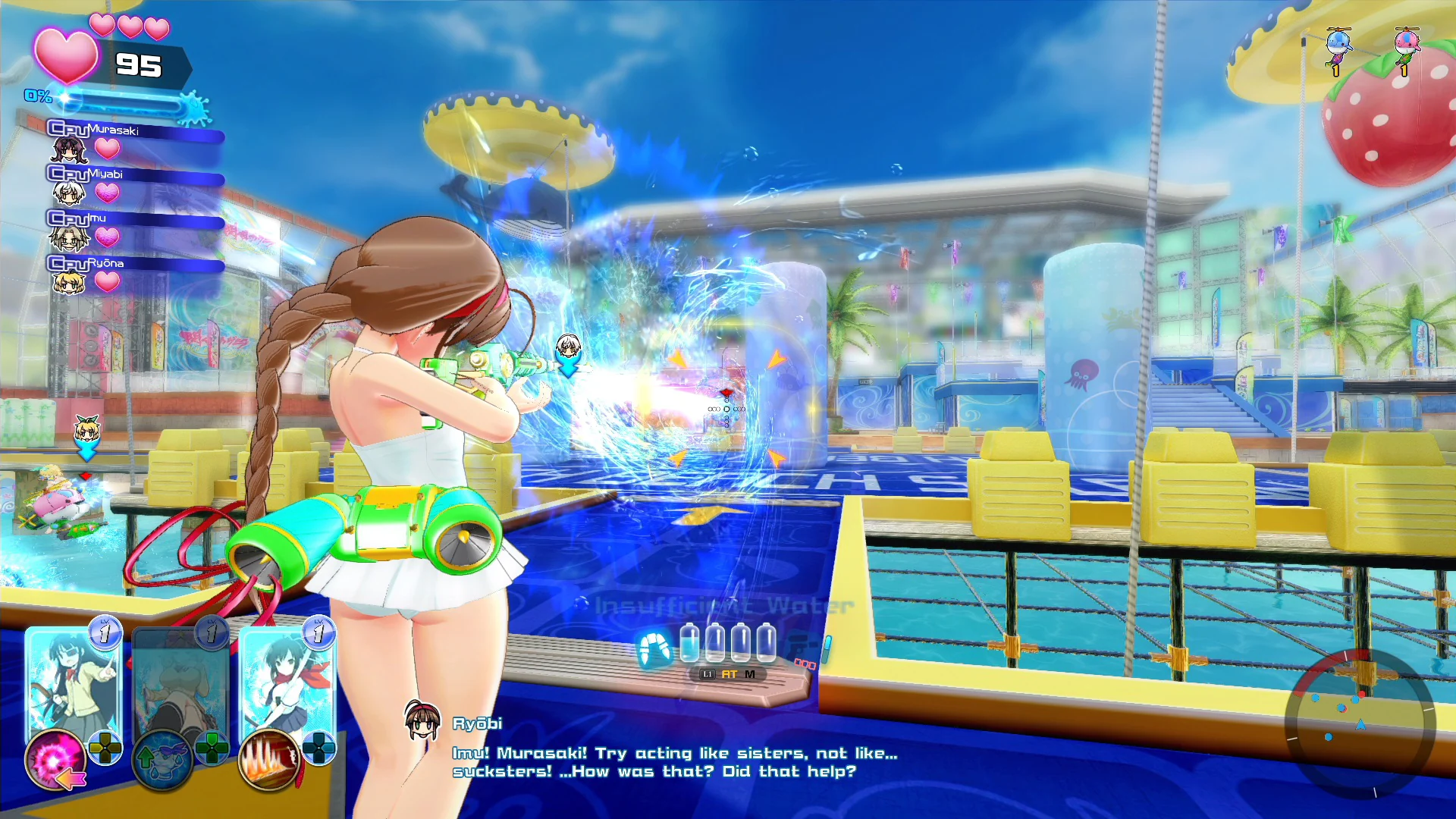Click the jetpack dash icon near the water meter
This screenshot has width=1456, height=819.
657,647
